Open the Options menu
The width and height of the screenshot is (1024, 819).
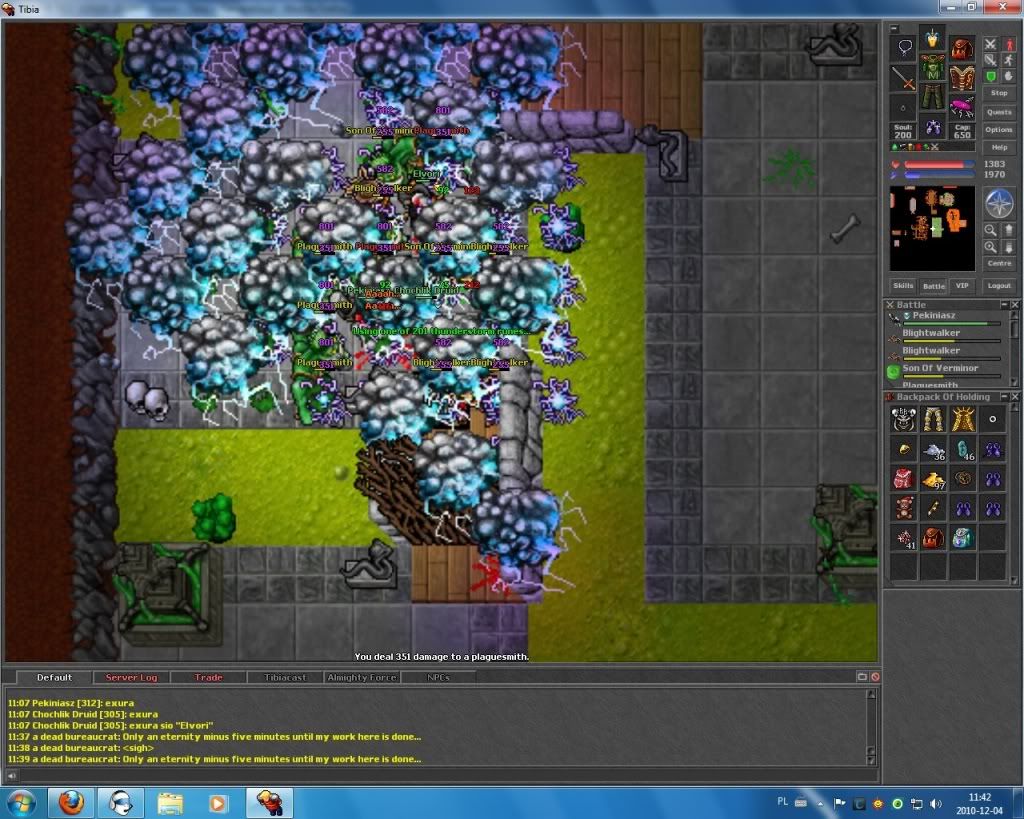pyautogui.click(x=998, y=130)
